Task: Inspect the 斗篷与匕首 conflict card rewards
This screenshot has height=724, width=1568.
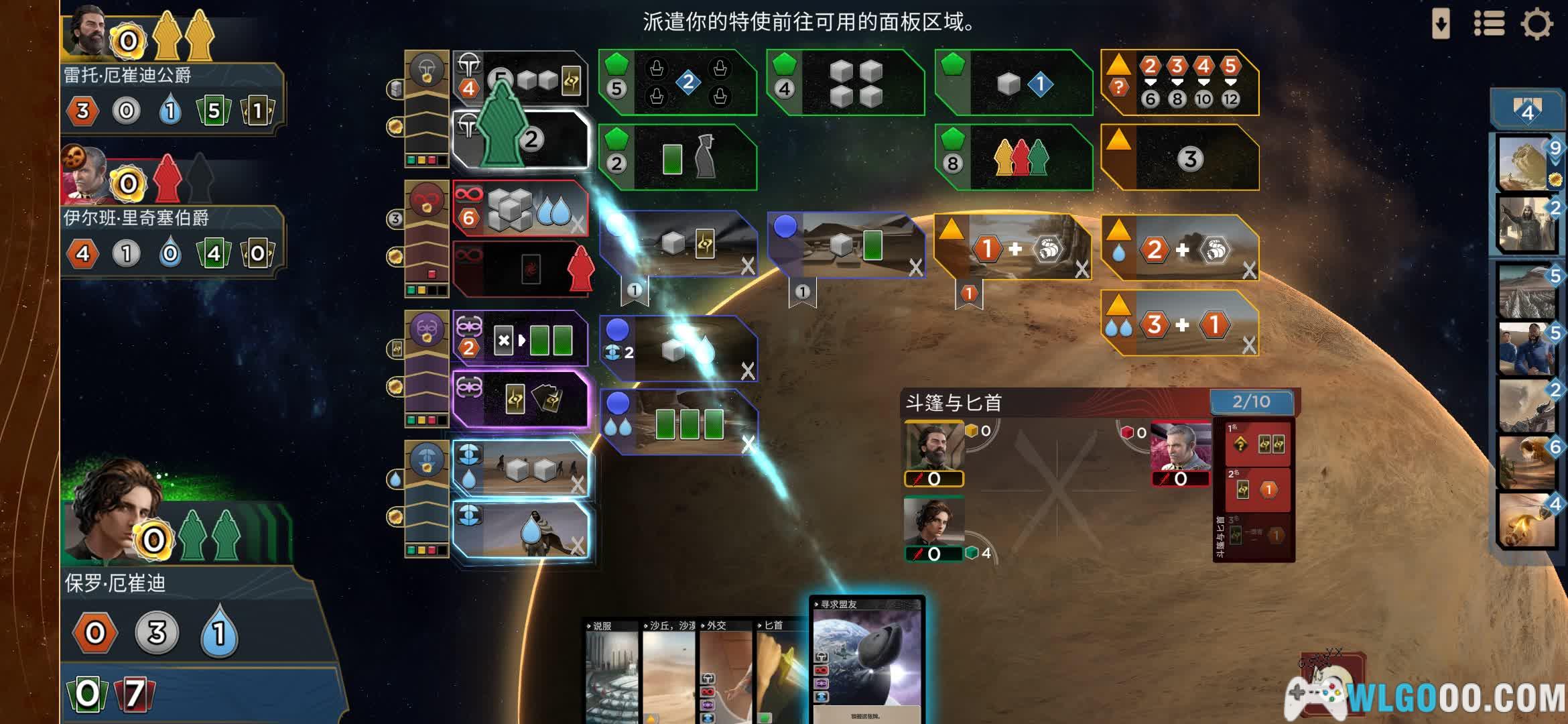Action: (x=1253, y=489)
